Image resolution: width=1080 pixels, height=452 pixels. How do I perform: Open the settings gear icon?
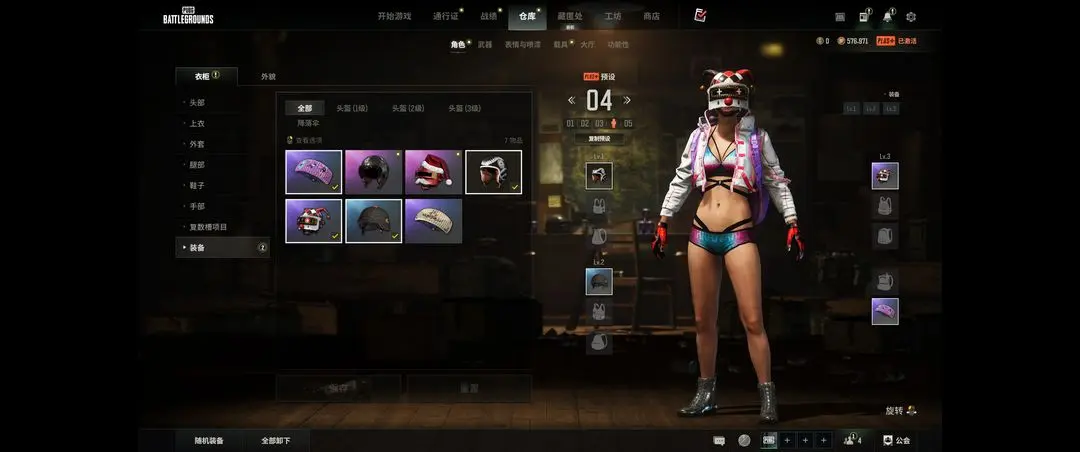point(911,17)
